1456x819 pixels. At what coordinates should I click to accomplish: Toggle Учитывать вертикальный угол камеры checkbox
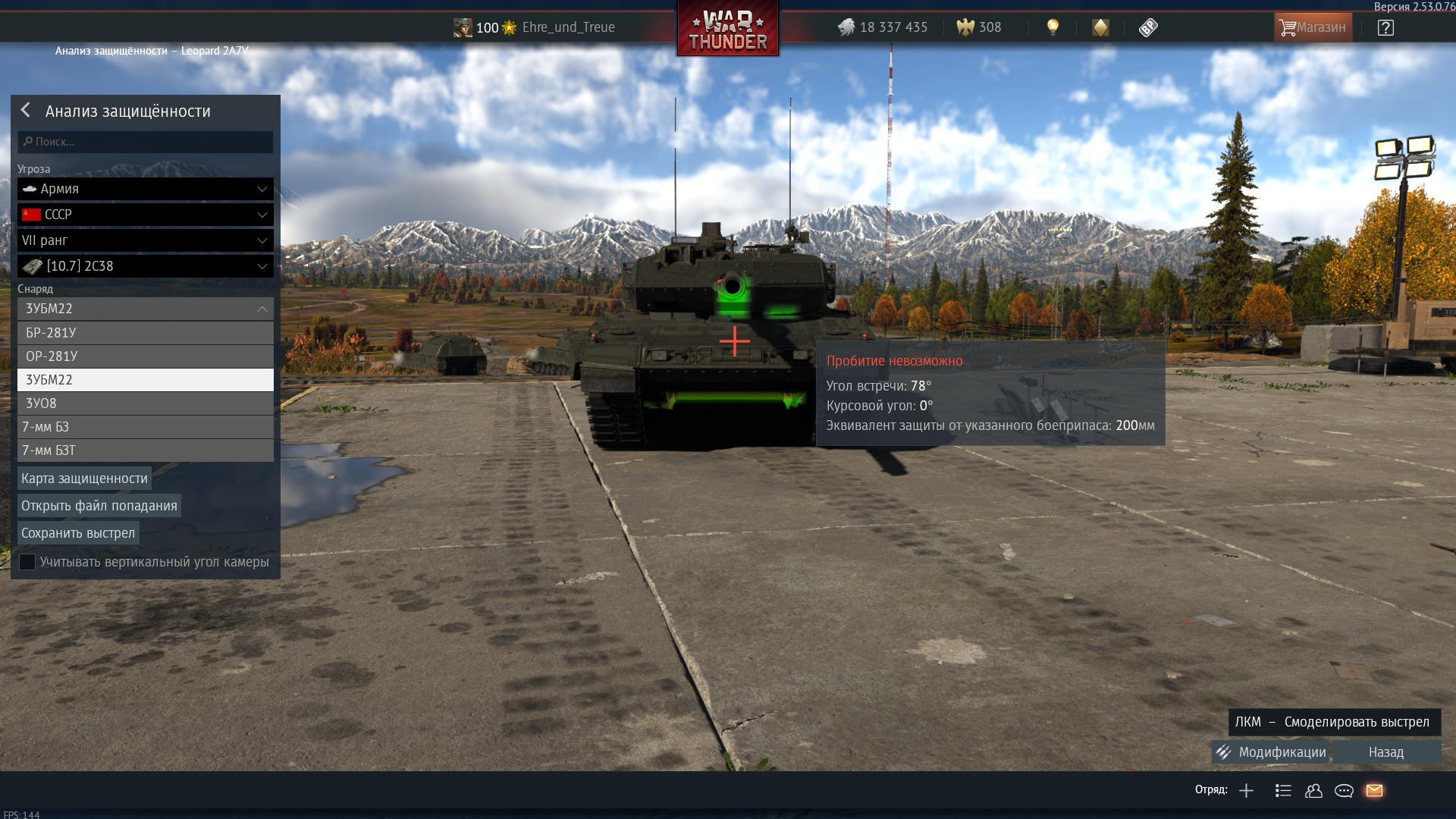(x=27, y=562)
